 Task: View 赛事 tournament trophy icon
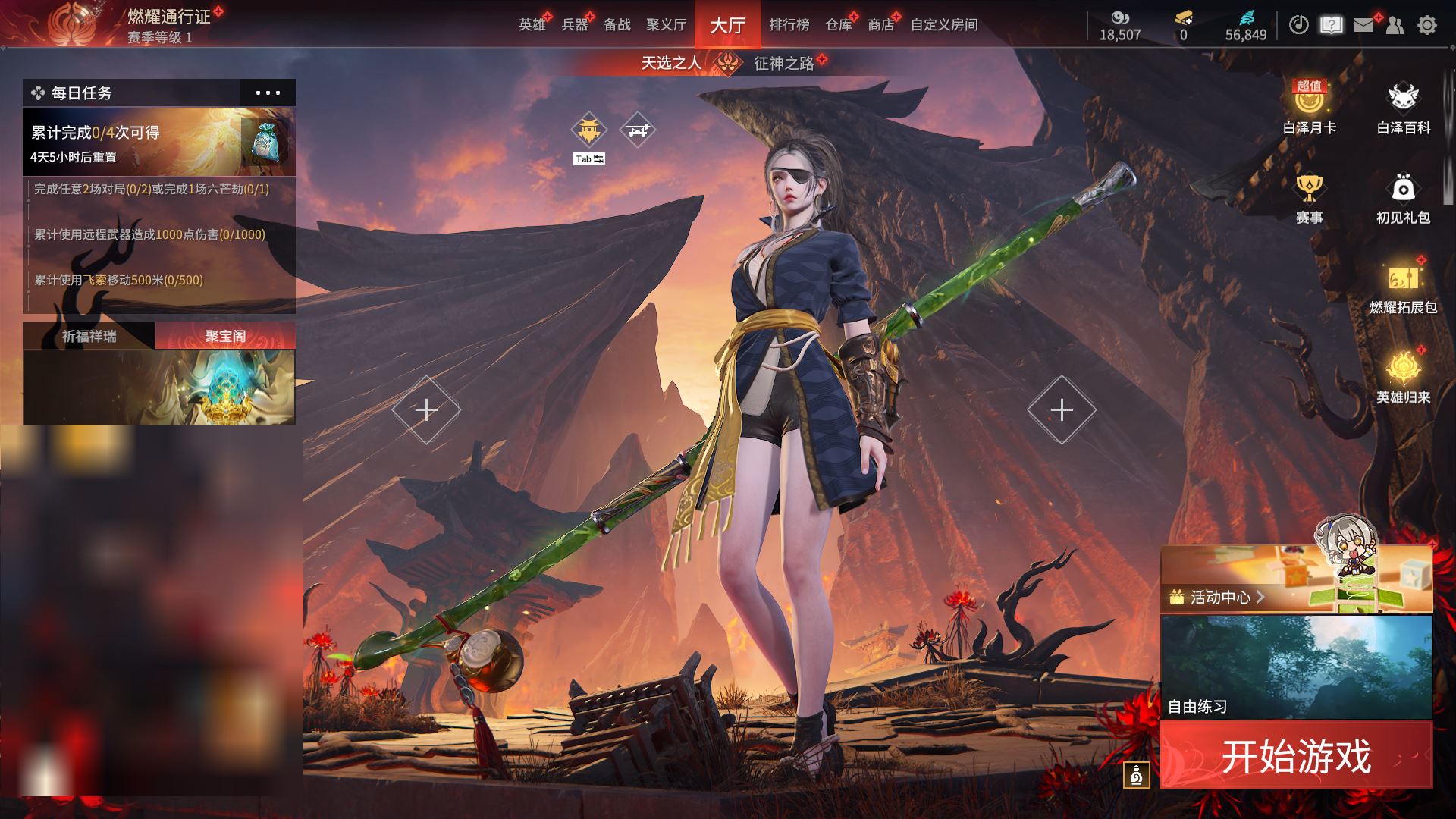click(x=1309, y=197)
